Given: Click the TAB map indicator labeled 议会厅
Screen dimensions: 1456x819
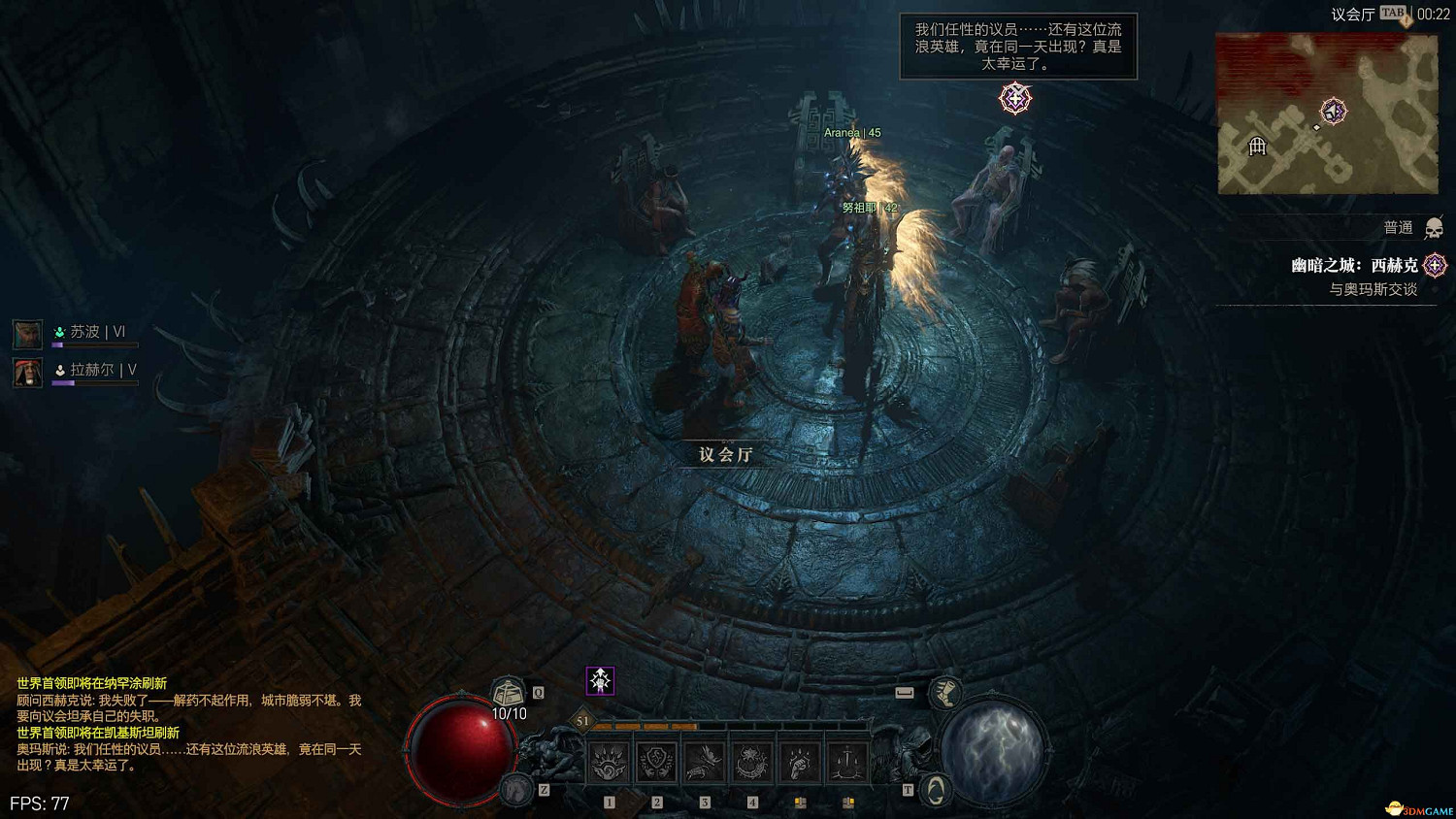Looking at the screenshot, I should point(1392,13).
